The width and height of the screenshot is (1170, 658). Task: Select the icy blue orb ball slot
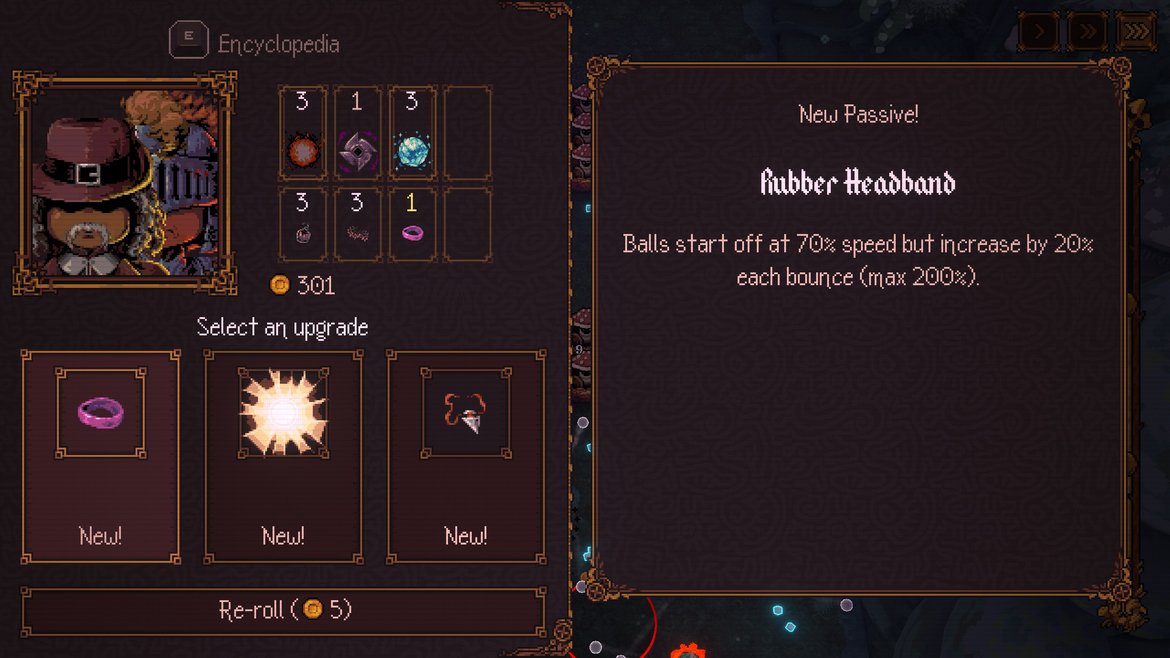coord(412,134)
